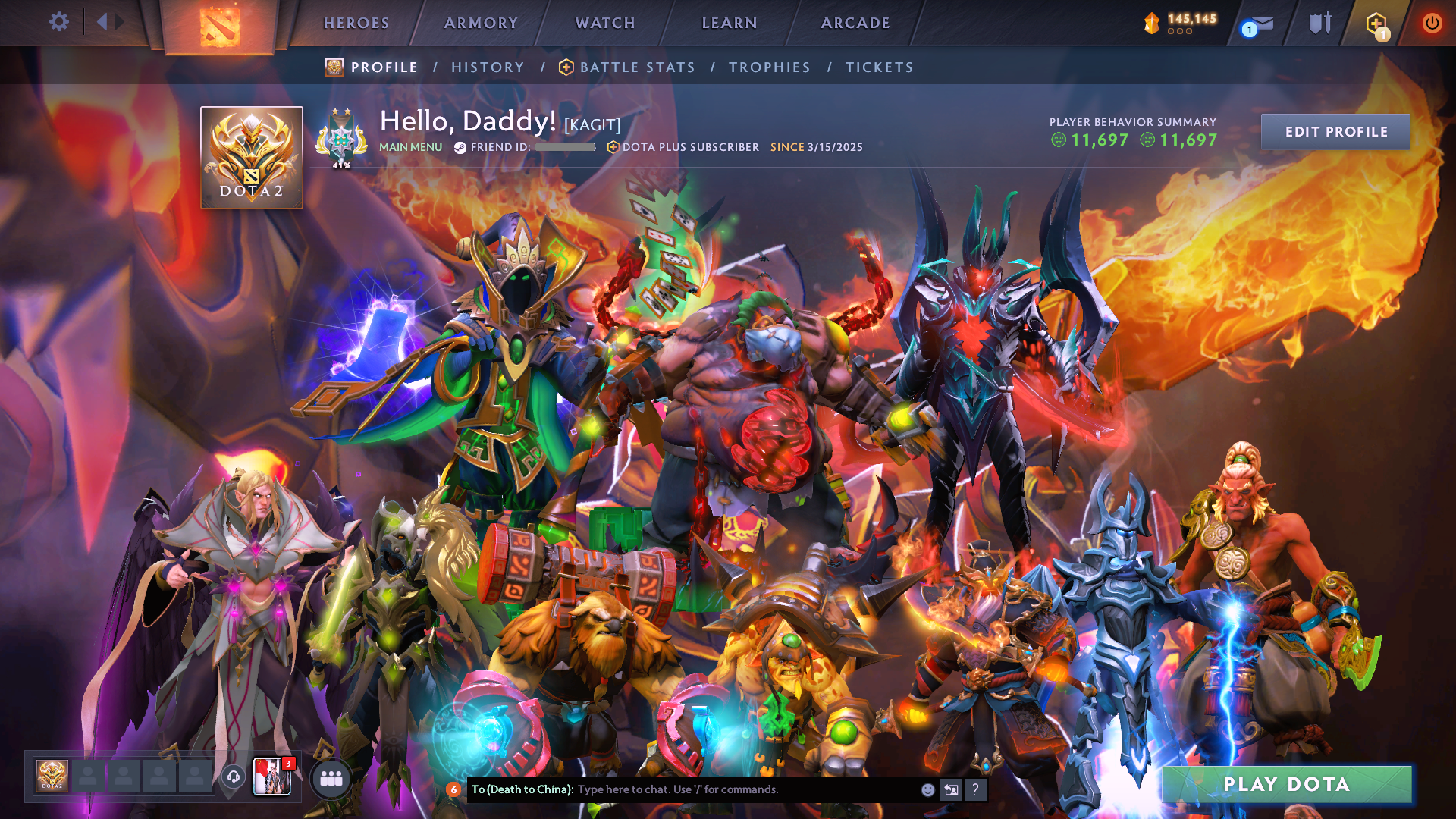Switch to the HISTORY tab
Image resolution: width=1456 pixels, height=819 pixels.
point(488,67)
